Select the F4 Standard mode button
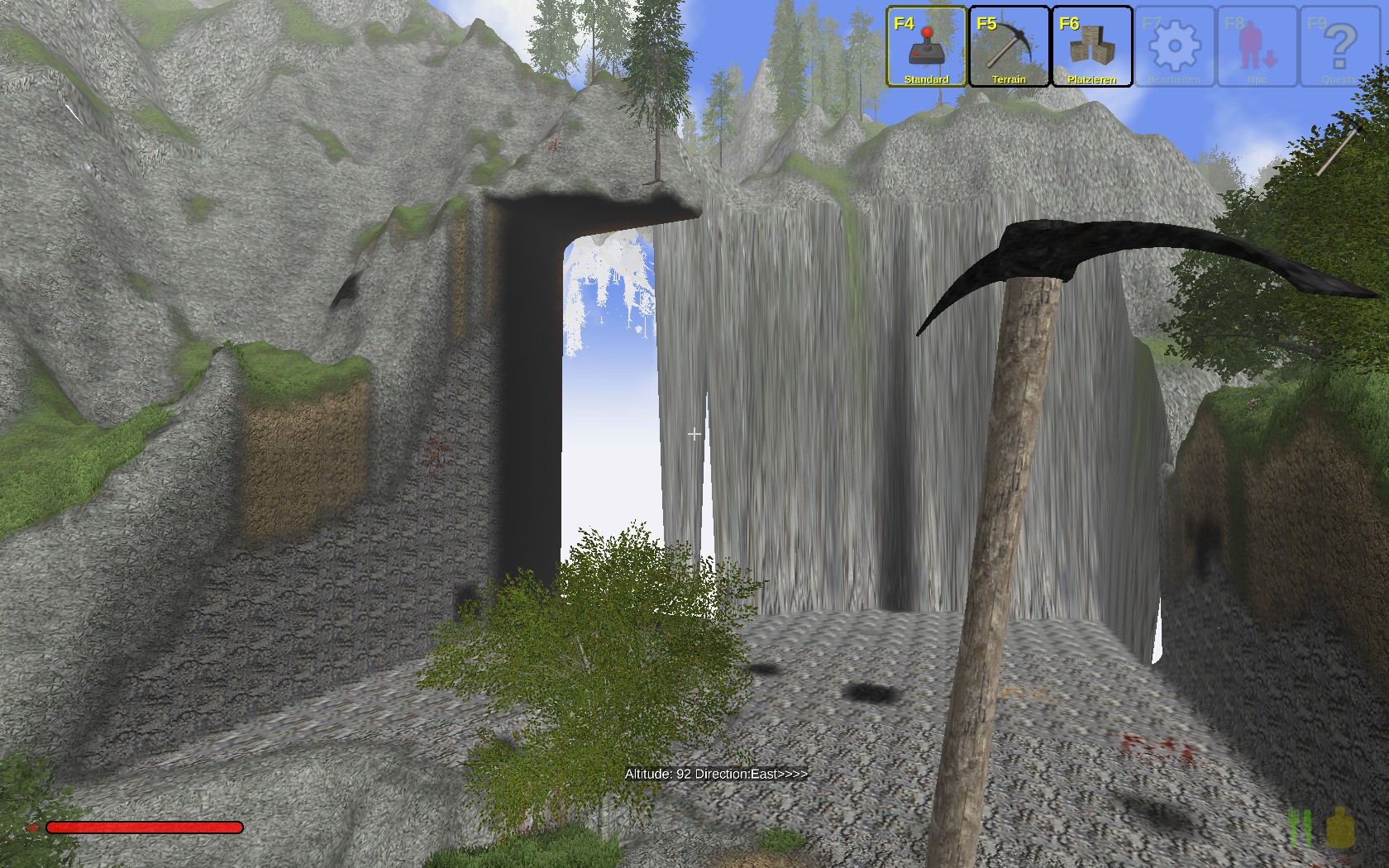This screenshot has height=868, width=1389. (x=926, y=46)
